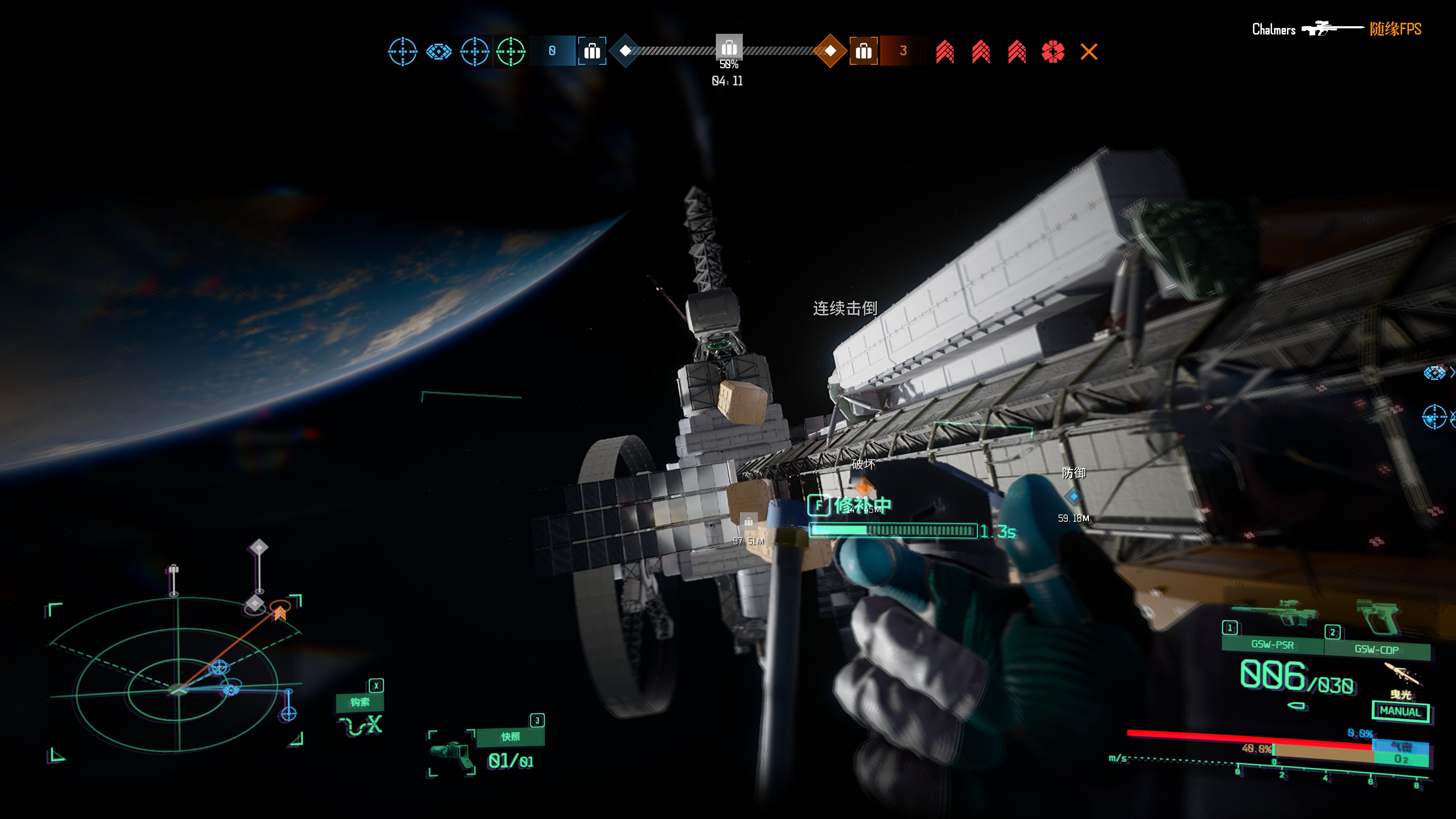Click the green crosshair teammate icon
Viewport: 1456px width, 819px height.
coord(510,52)
